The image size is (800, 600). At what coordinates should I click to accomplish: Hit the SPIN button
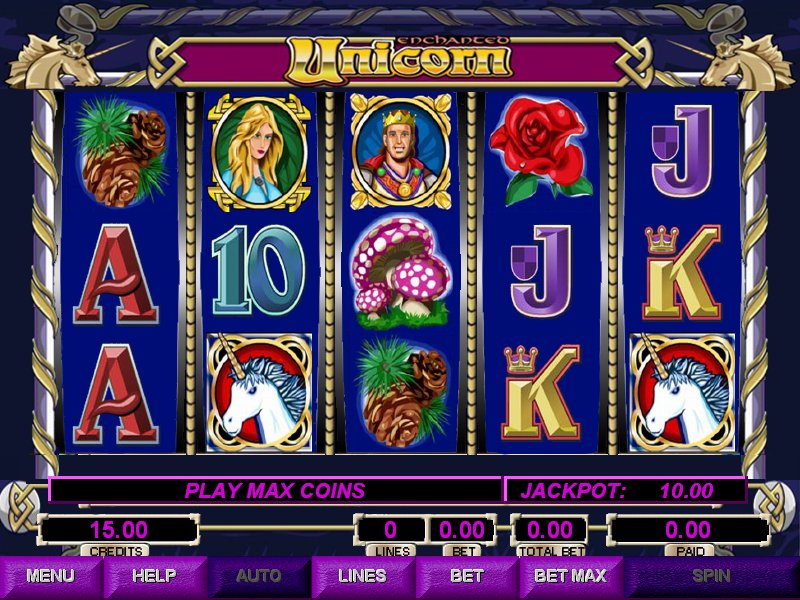[711, 576]
